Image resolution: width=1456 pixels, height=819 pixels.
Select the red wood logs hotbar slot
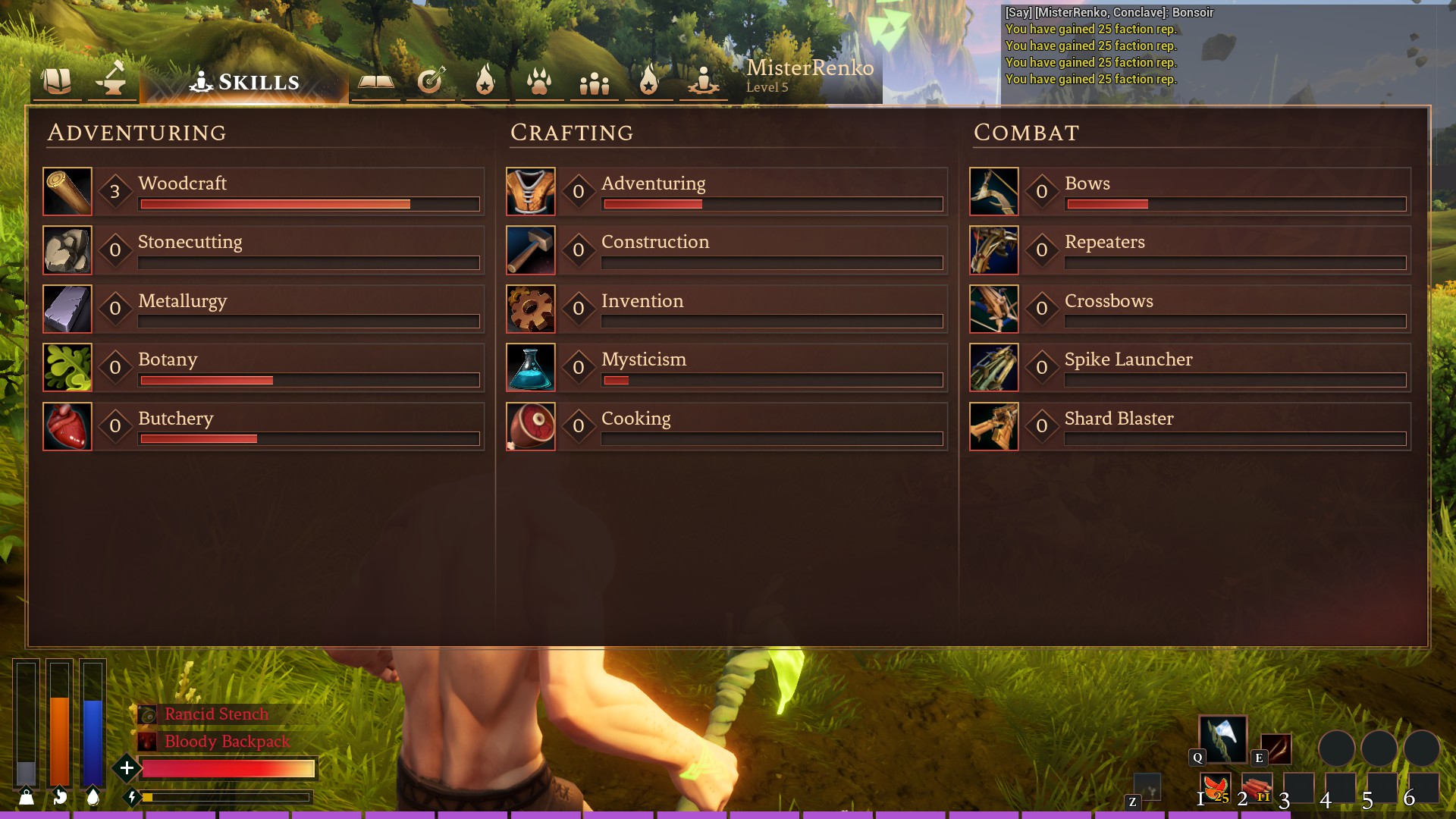tap(1257, 788)
